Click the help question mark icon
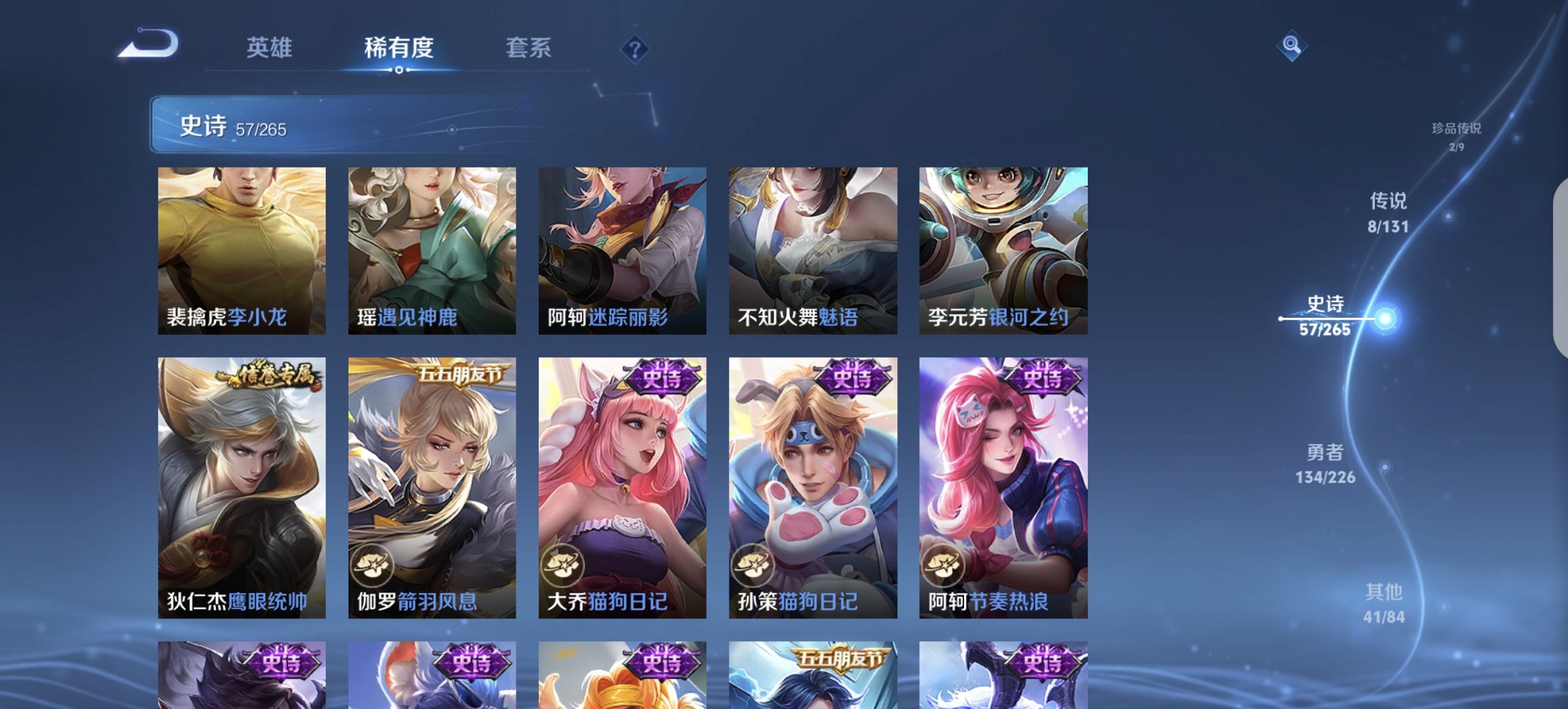This screenshot has width=1568, height=709. pyautogui.click(x=635, y=49)
